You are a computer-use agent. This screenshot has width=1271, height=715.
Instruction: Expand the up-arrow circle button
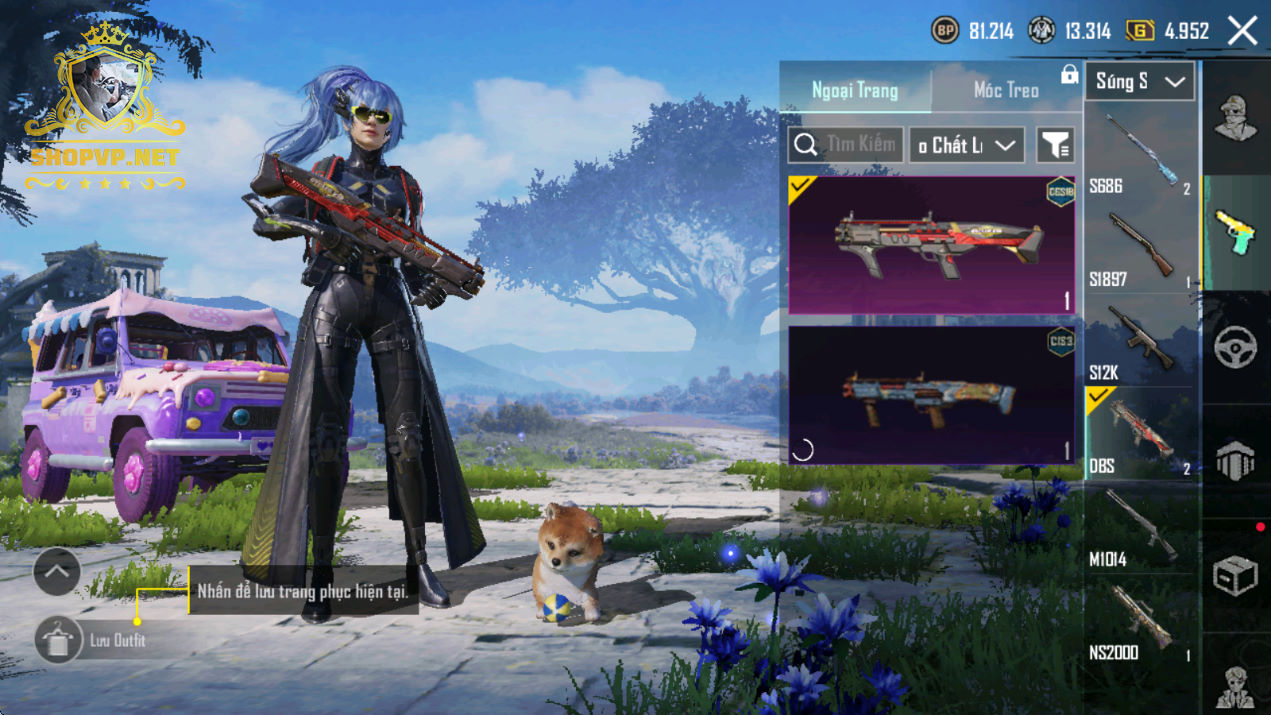tap(57, 572)
